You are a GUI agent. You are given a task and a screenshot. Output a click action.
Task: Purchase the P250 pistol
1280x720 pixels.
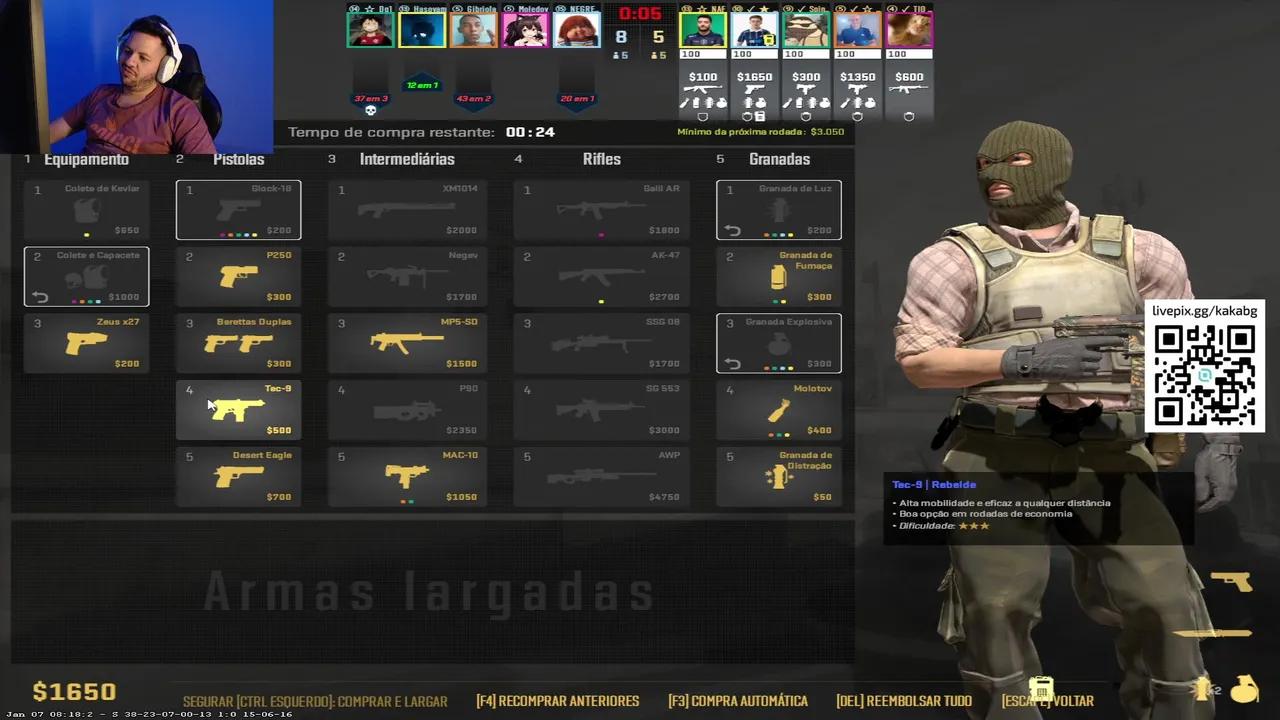[238, 277]
